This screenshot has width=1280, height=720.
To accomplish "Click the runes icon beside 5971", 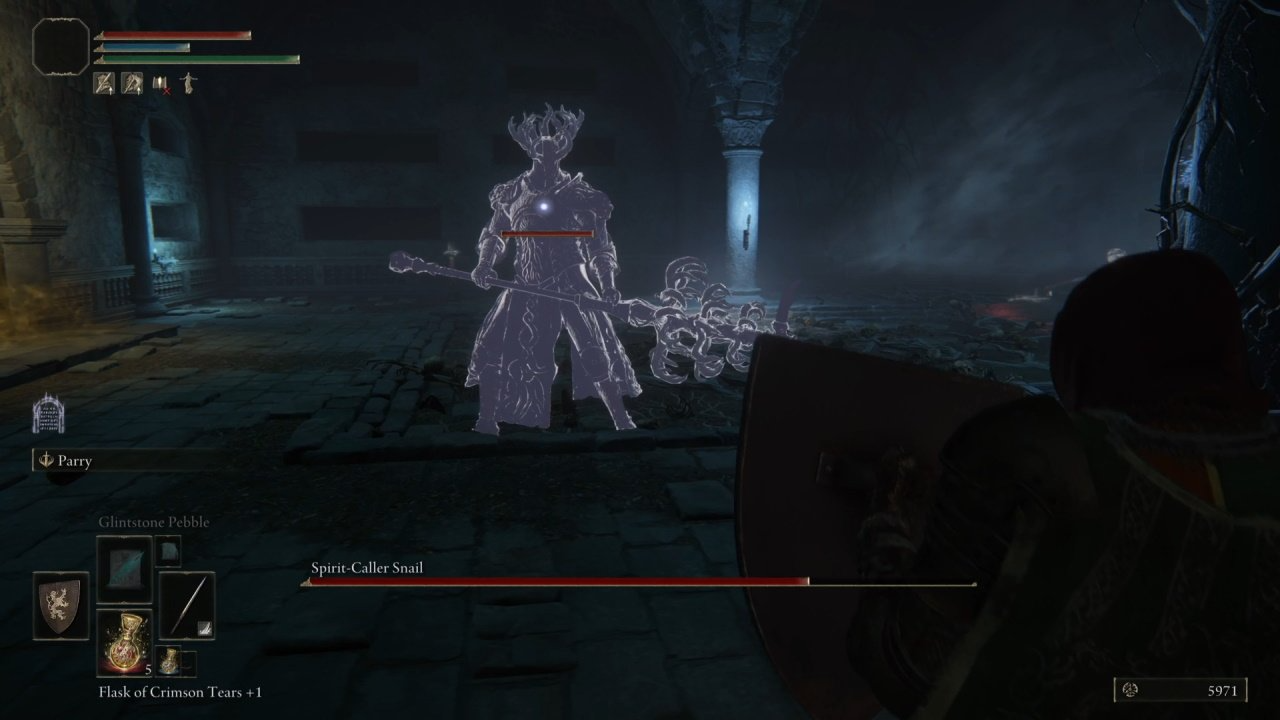I will (1131, 691).
